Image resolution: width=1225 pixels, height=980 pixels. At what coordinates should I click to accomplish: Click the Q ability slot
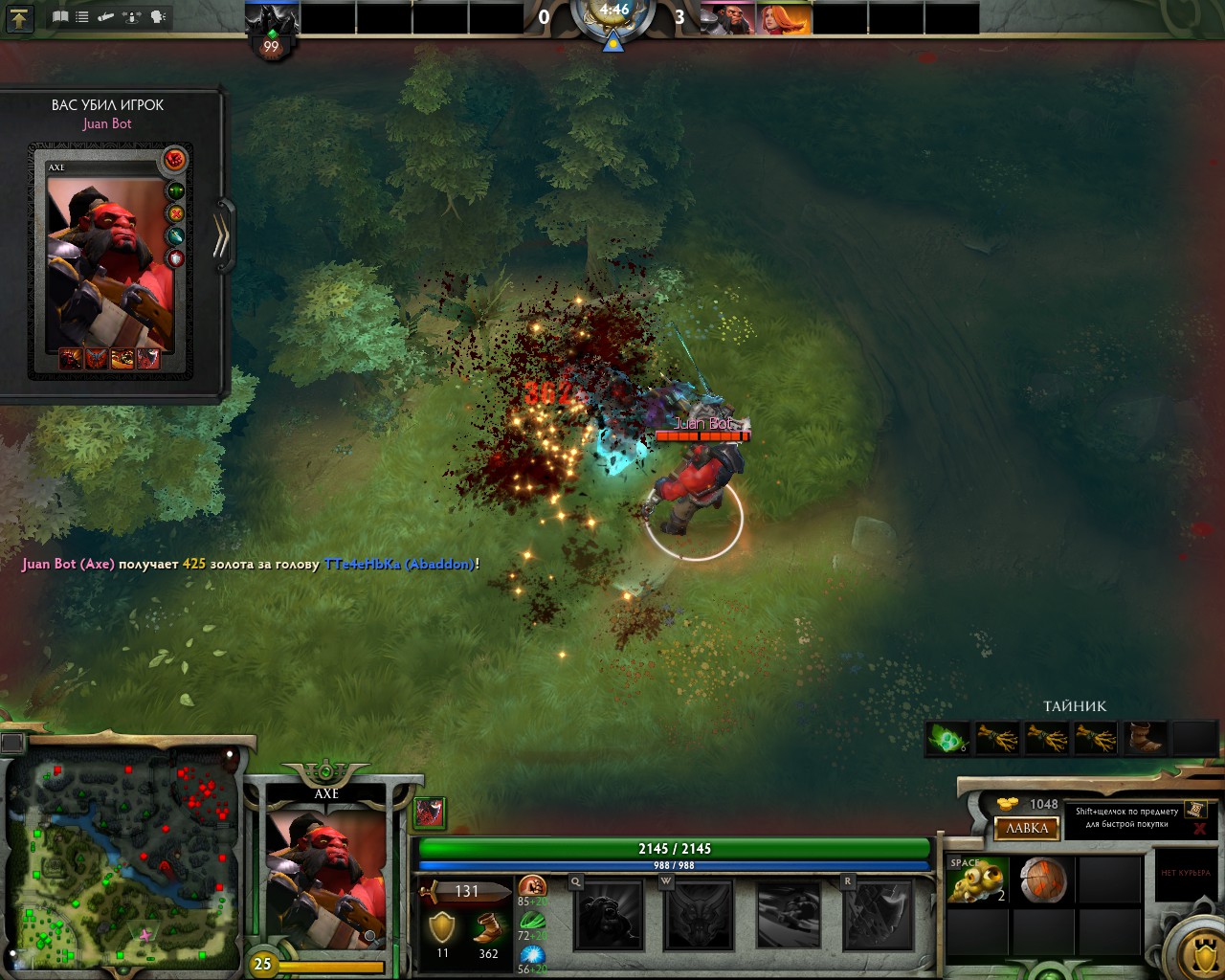(x=608, y=914)
